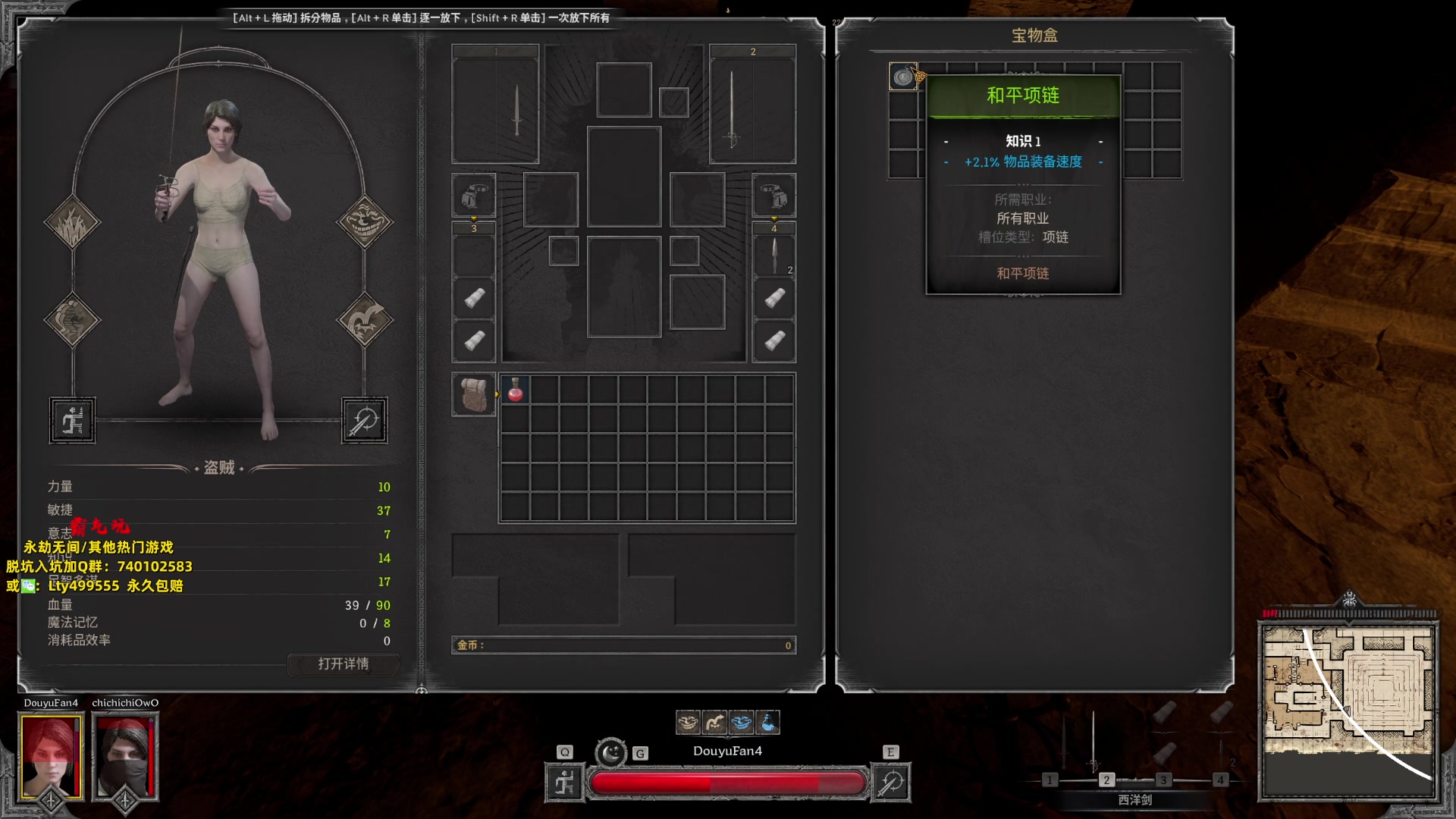Select the crossed-out key skill under character
This screenshot has height=819, width=1456.
(x=364, y=420)
